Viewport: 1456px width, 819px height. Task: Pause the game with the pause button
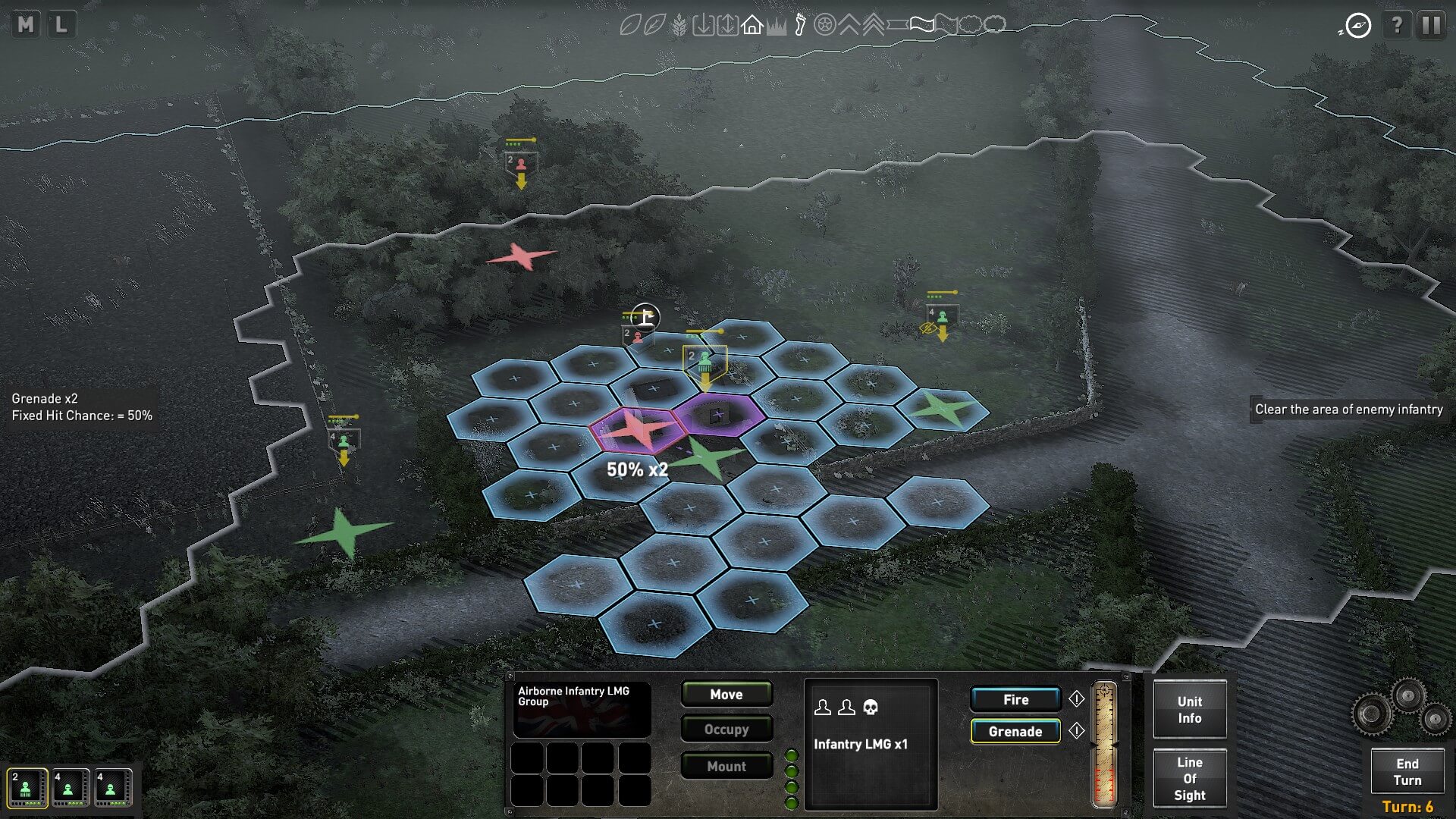tap(1431, 25)
